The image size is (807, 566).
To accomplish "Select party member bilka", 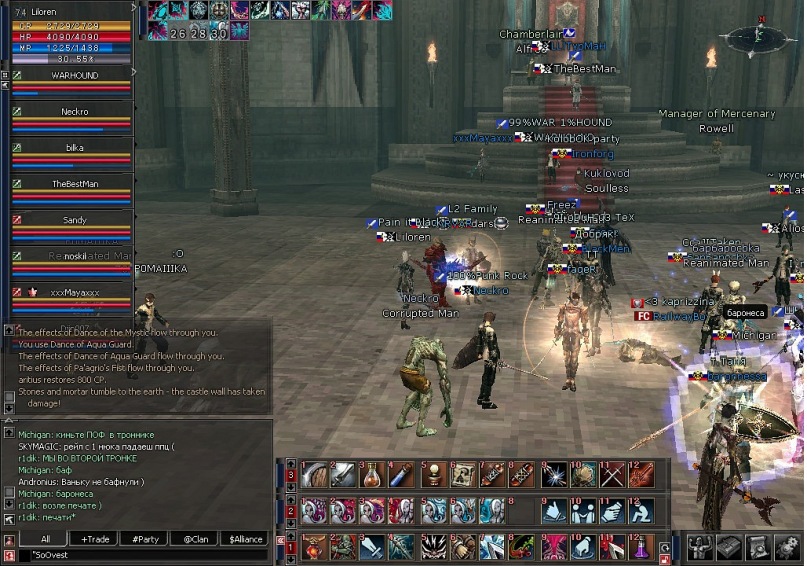I will tap(74, 148).
